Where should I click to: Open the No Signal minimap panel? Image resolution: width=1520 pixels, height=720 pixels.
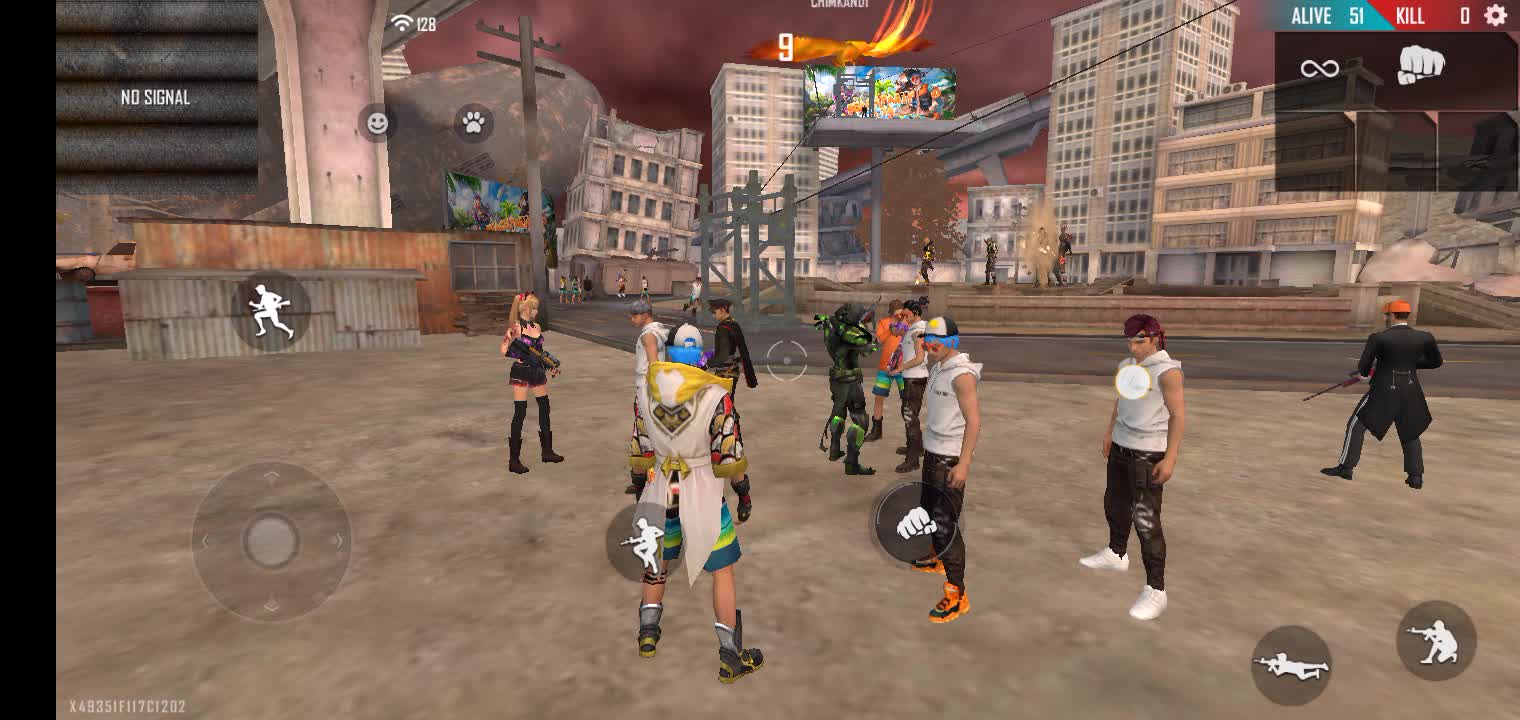tap(156, 97)
